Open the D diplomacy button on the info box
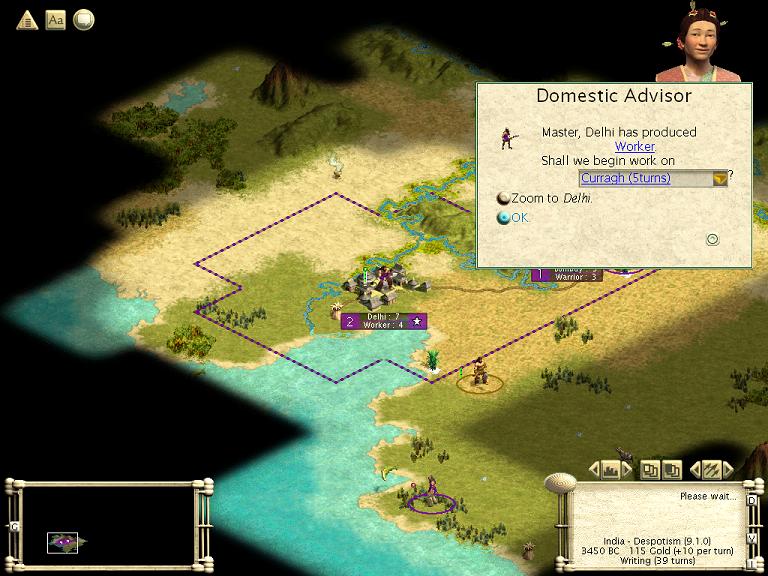 751,500
